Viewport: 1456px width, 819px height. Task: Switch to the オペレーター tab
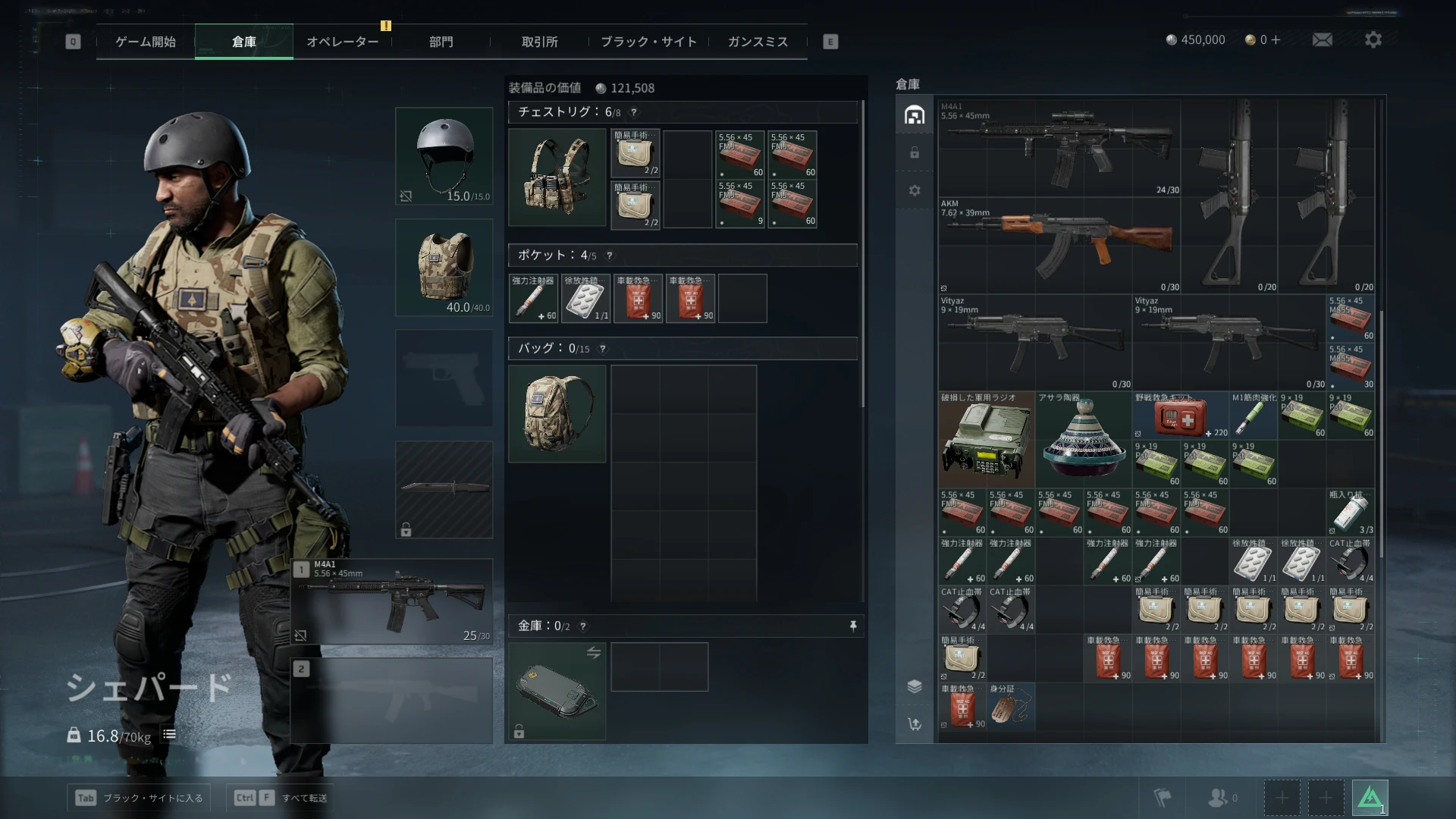click(342, 42)
